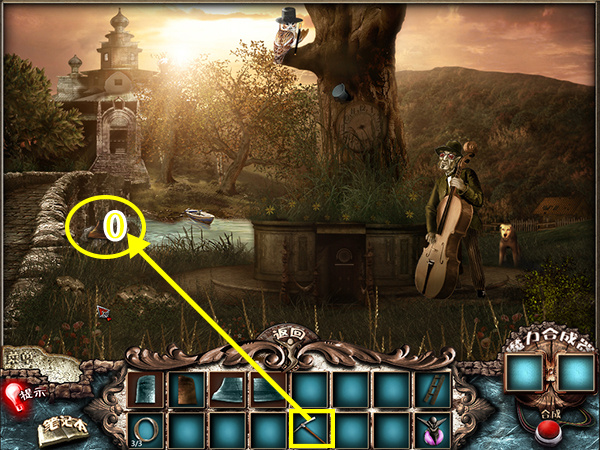Image resolution: width=600 pixels, height=450 pixels.
Task: Pick the ladder from the inventory
Action: [x=433, y=388]
